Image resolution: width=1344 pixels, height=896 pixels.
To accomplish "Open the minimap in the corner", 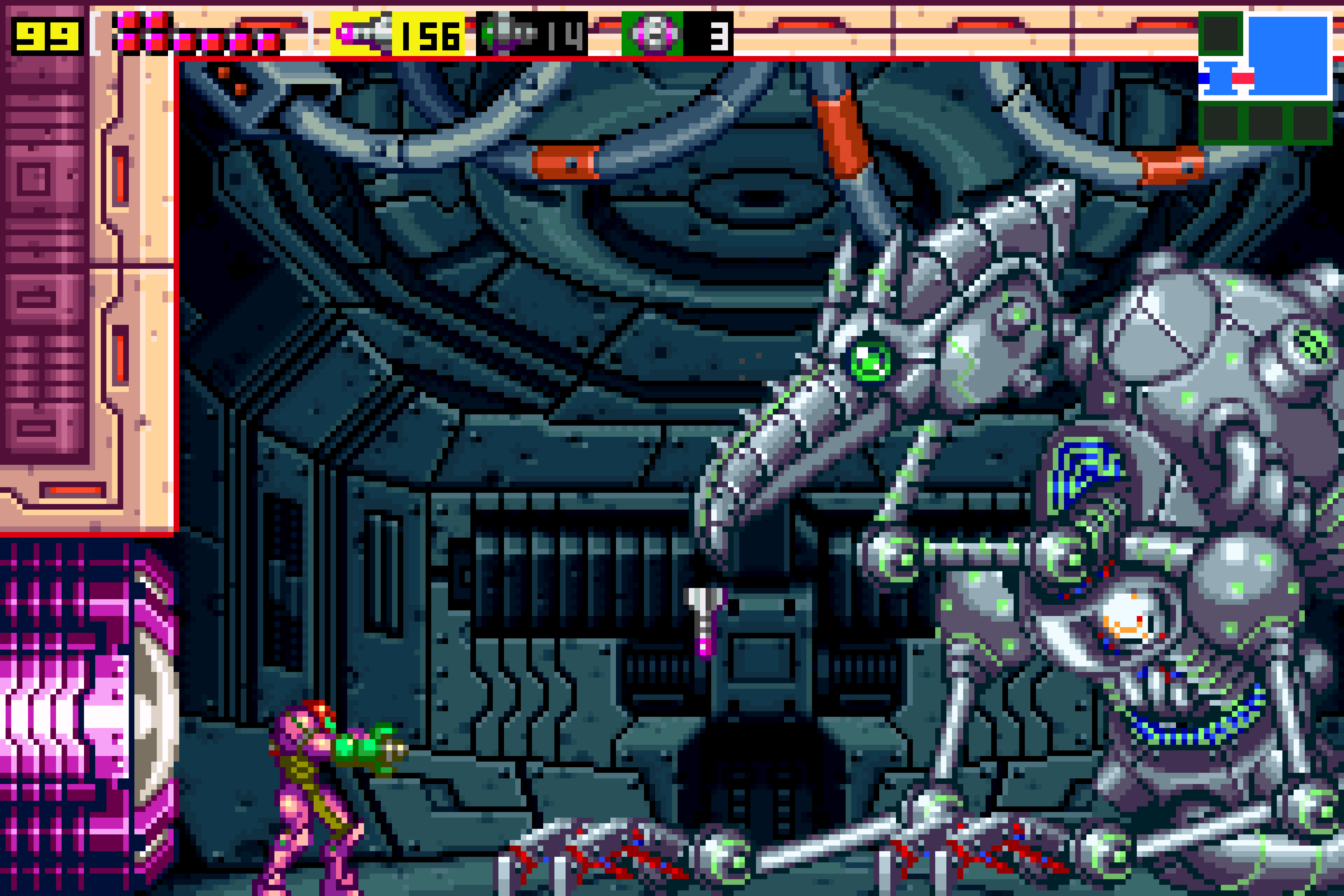I will click(1265, 78).
